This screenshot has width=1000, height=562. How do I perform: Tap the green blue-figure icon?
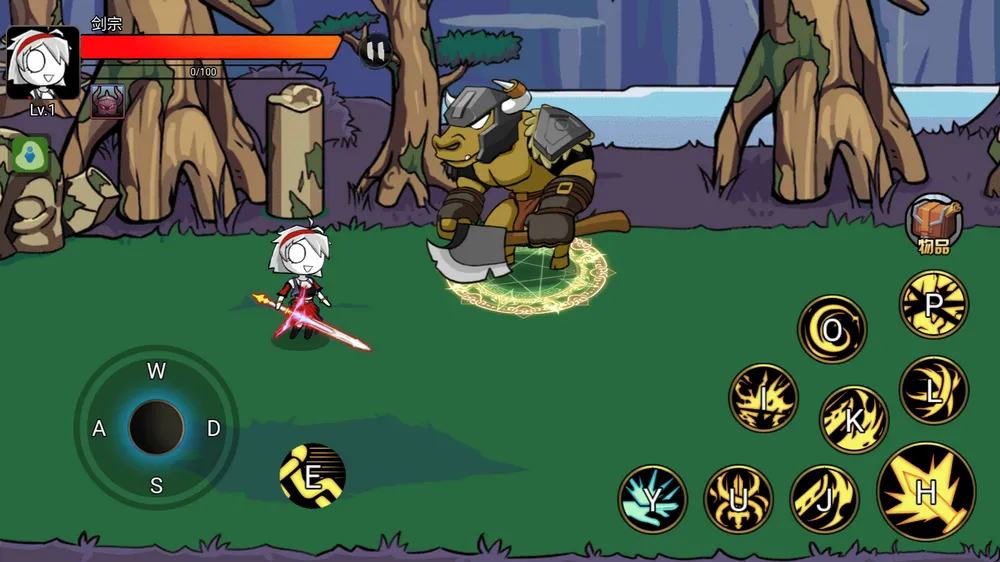(x=31, y=156)
